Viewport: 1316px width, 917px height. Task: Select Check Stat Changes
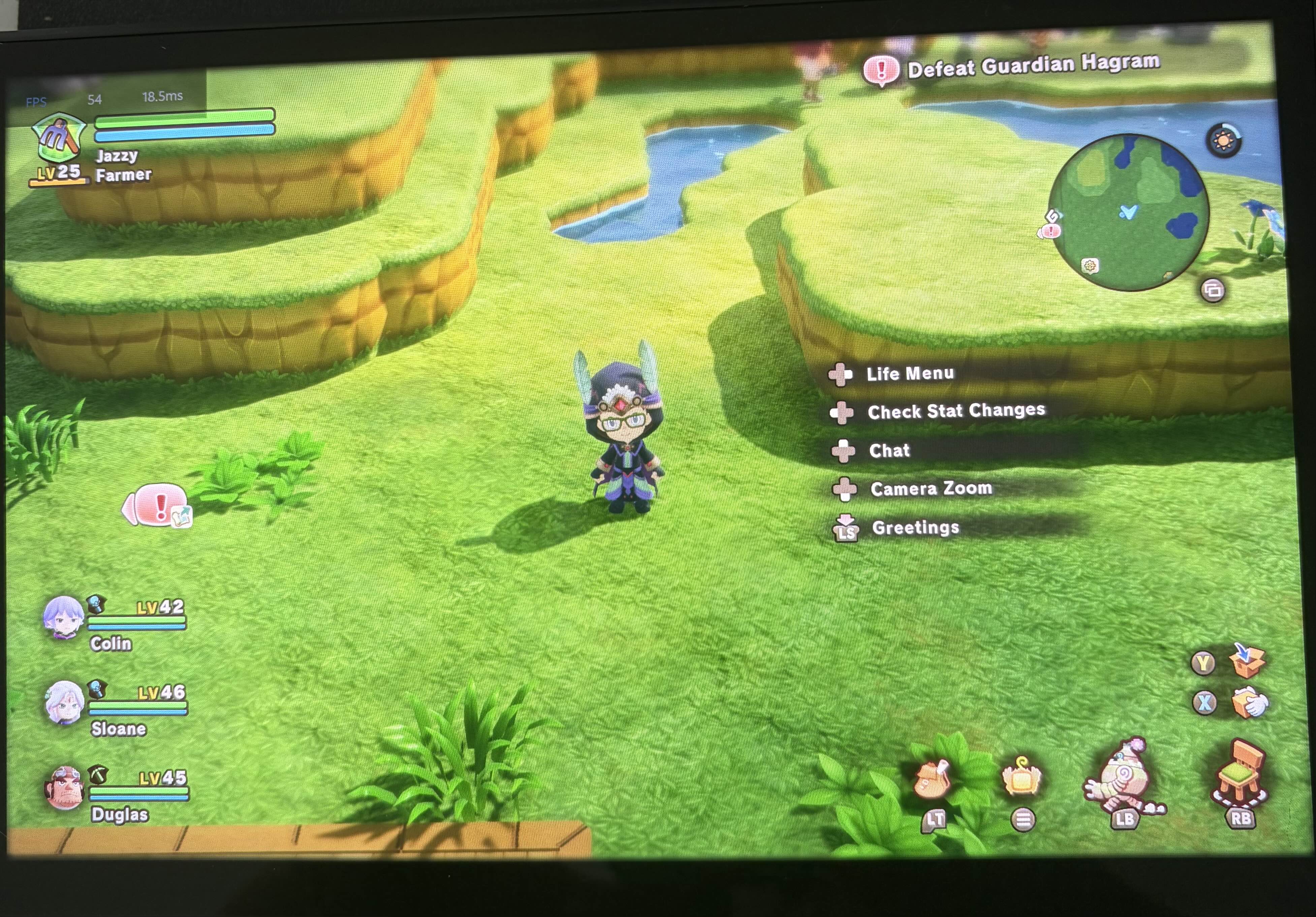point(955,411)
